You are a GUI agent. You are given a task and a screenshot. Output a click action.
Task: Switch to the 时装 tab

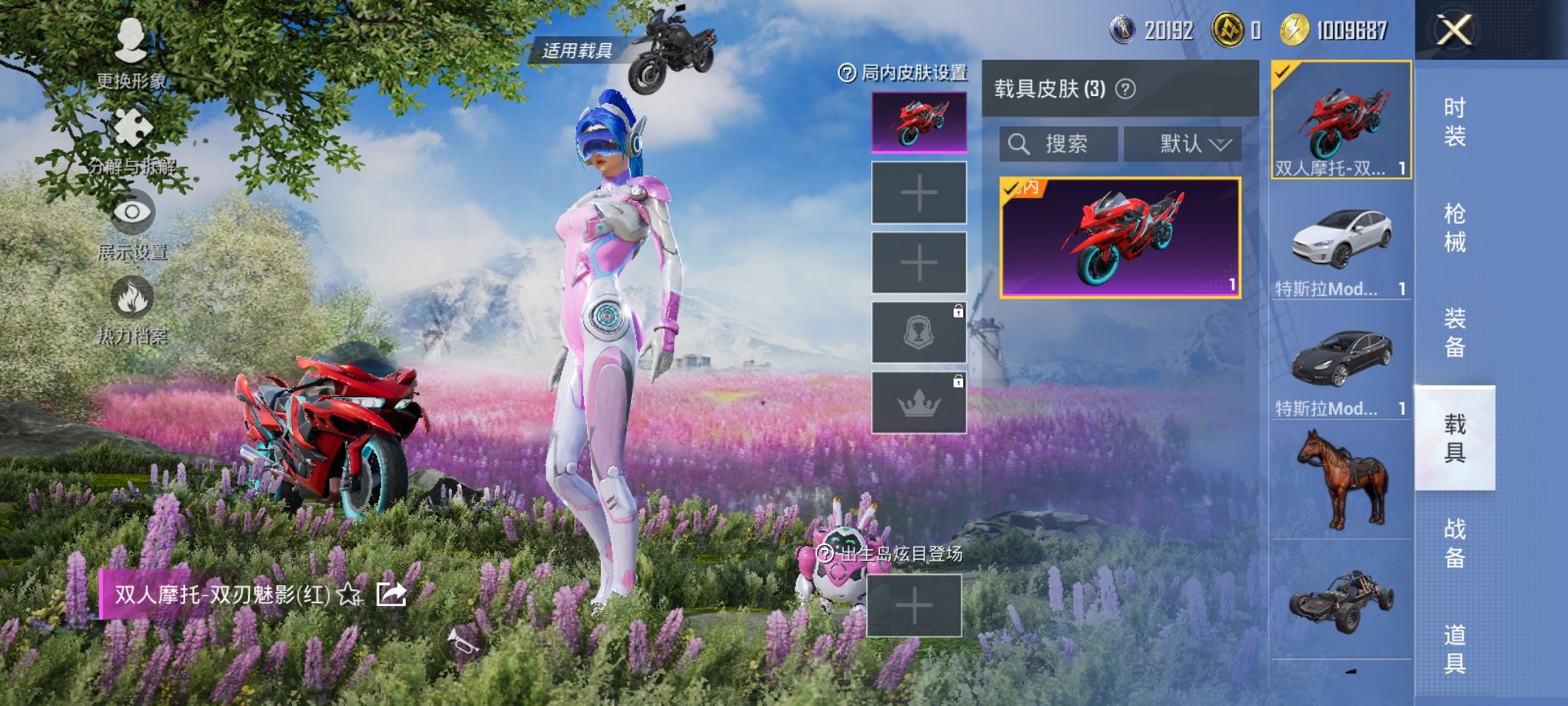[x=1455, y=125]
